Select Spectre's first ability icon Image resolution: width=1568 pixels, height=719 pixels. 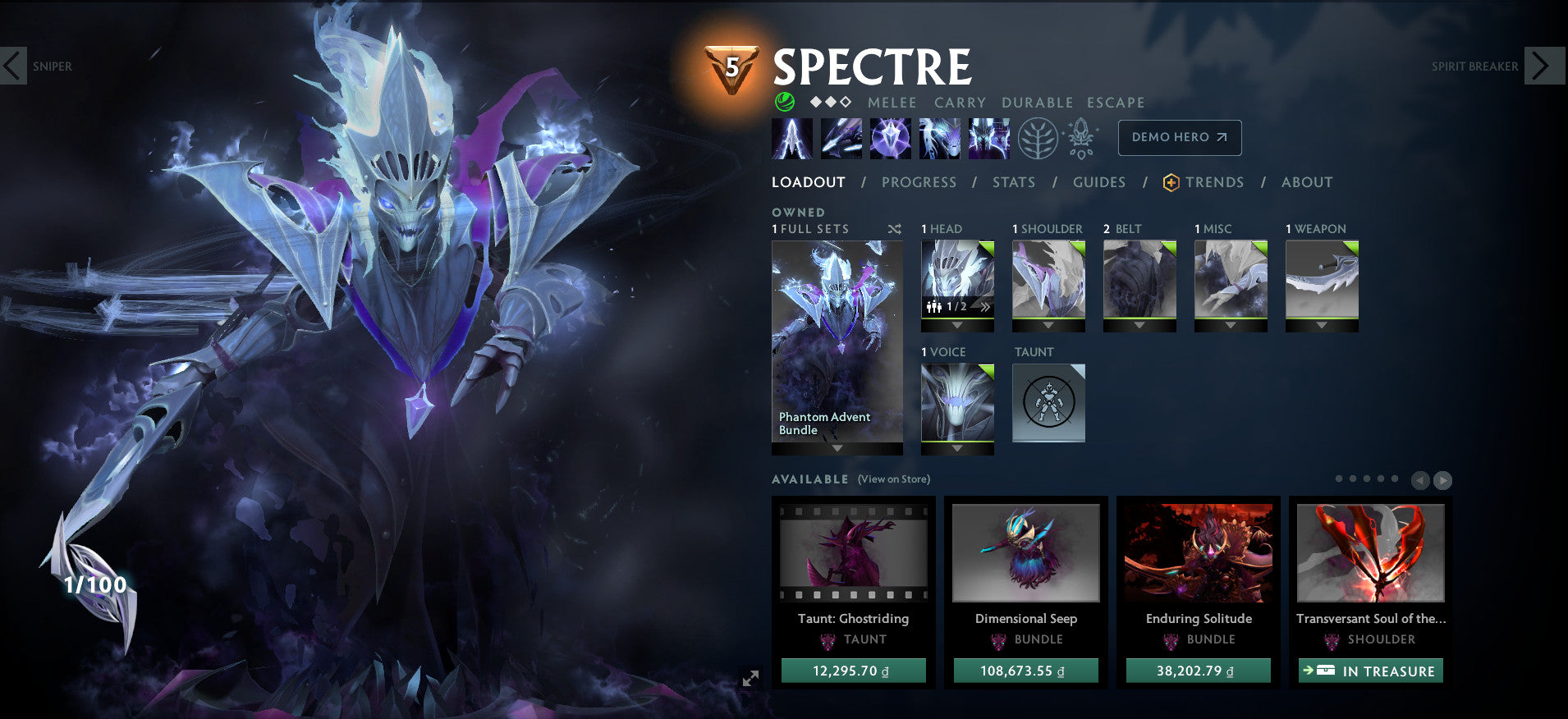tap(792, 138)
